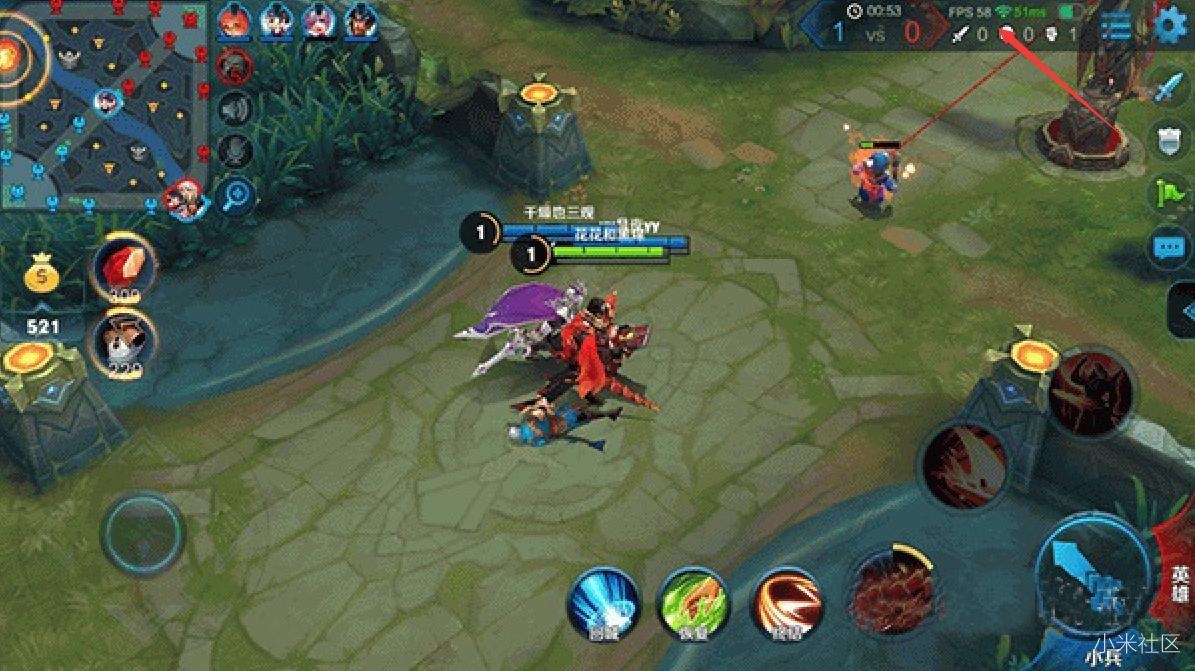Toggle the voice speaker button
1195x671 pixels.
234,107
